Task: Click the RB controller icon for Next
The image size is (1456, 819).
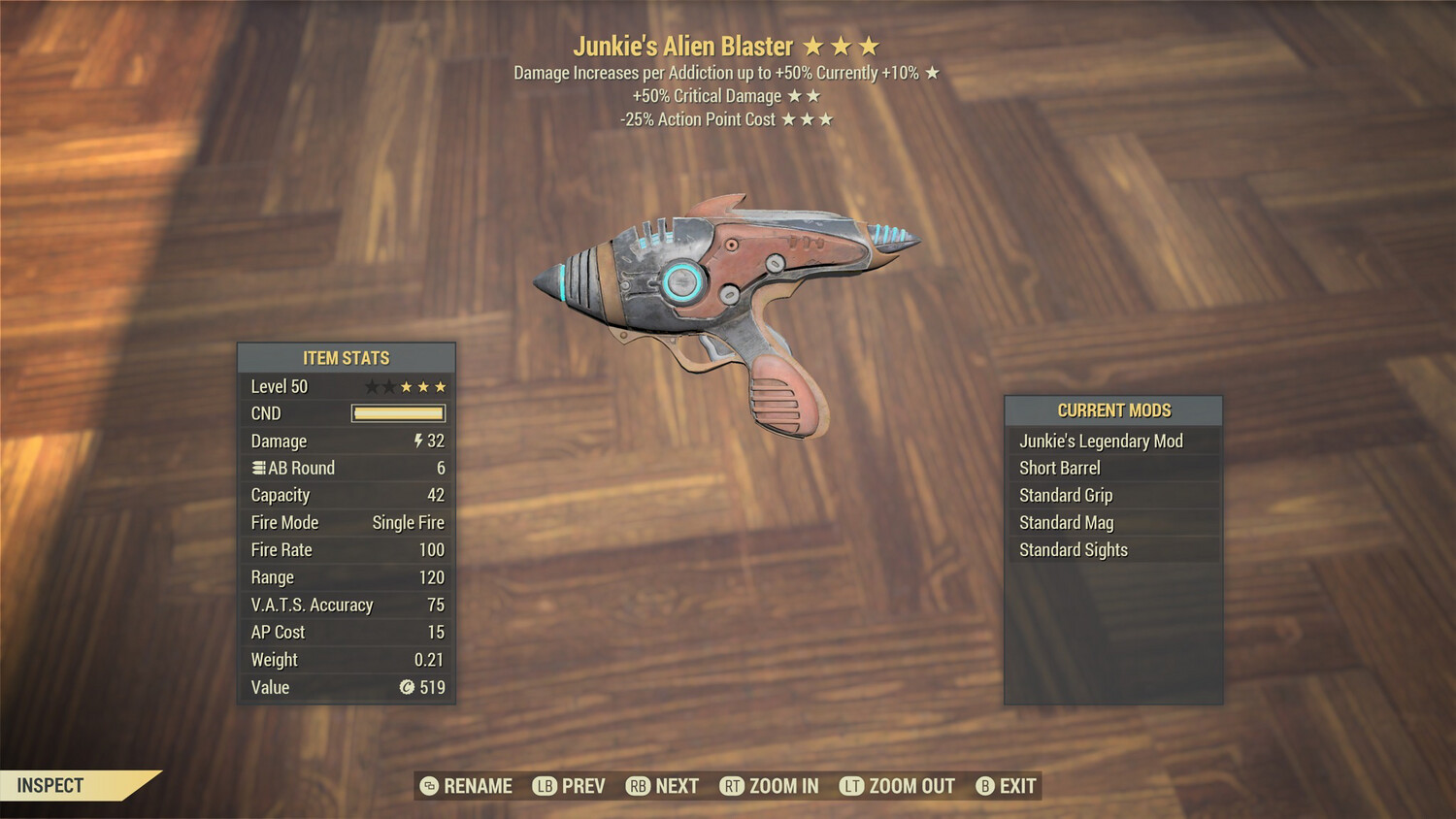Action: (640, 786)
